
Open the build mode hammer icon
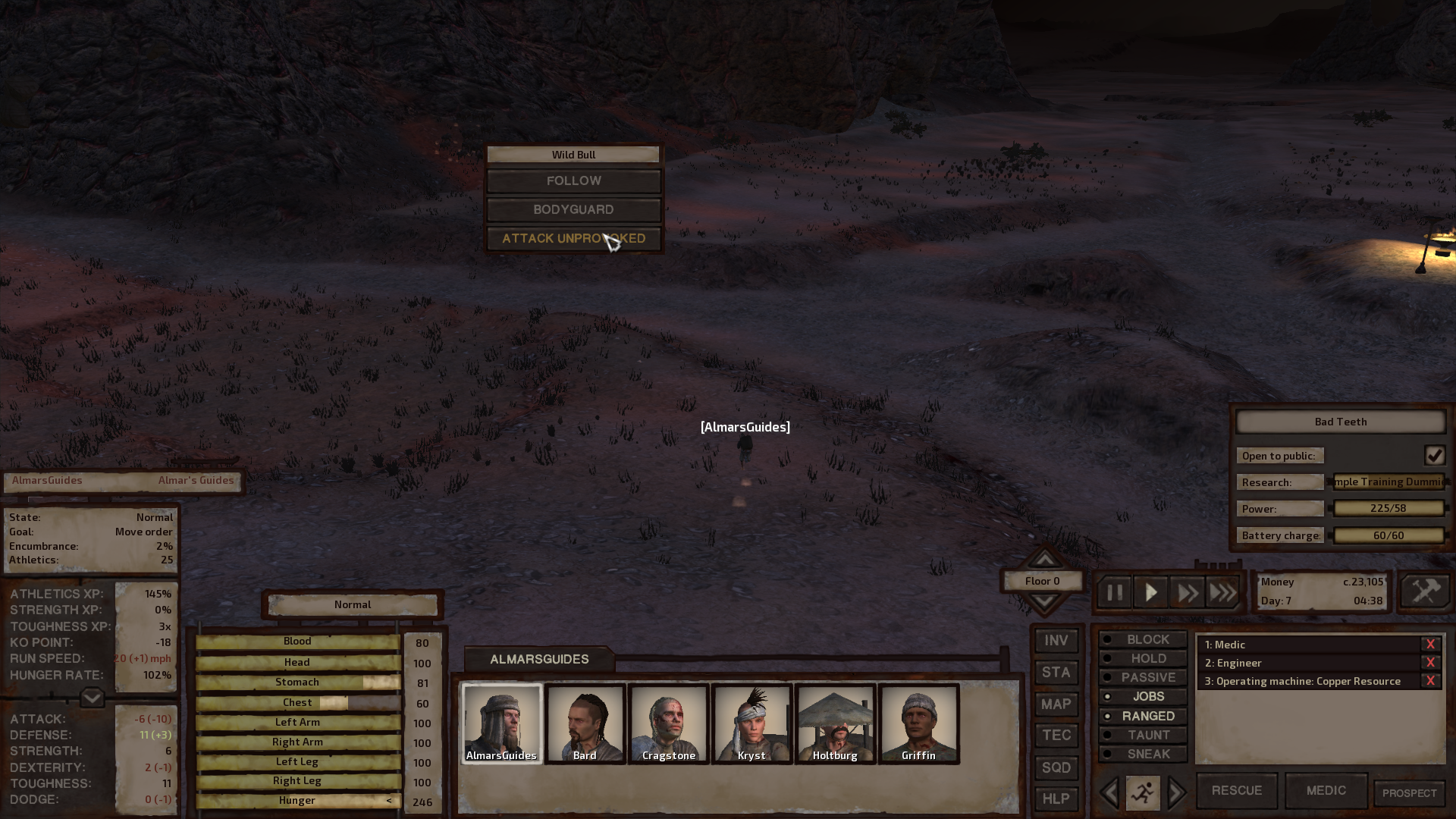[1425, 591]
